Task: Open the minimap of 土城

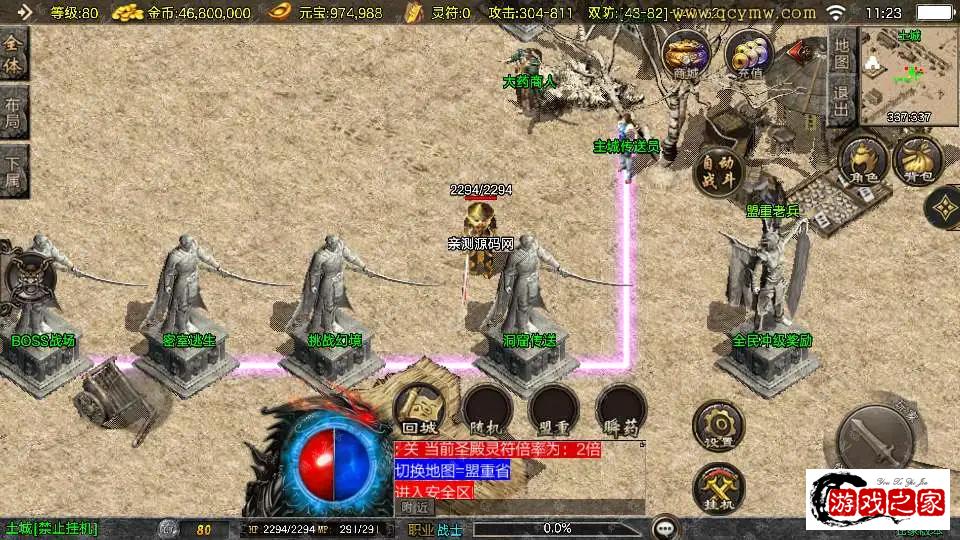Action: click(x=908, y=76)
